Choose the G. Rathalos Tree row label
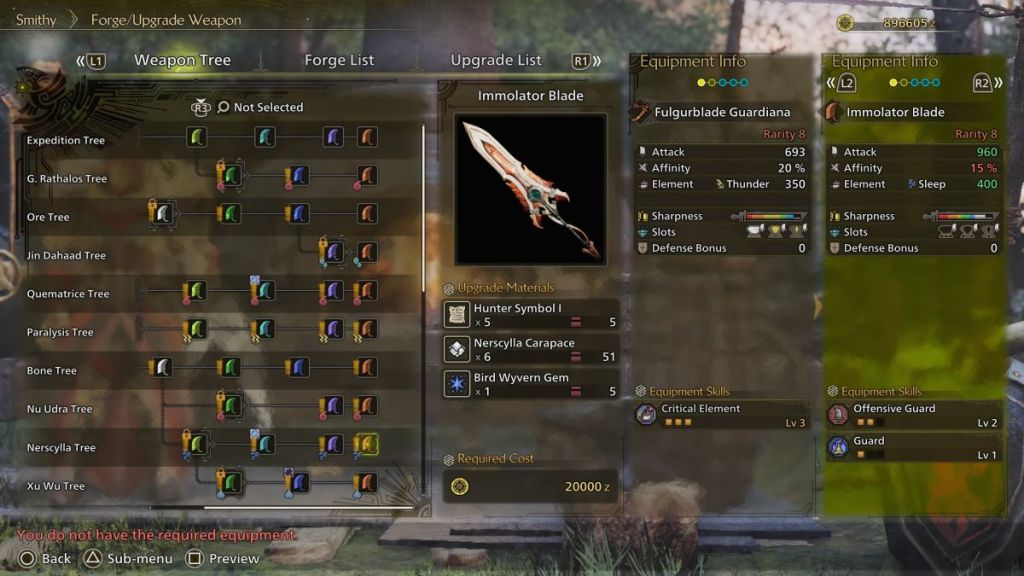1024x576 pixels. click(x=67, y=179)
